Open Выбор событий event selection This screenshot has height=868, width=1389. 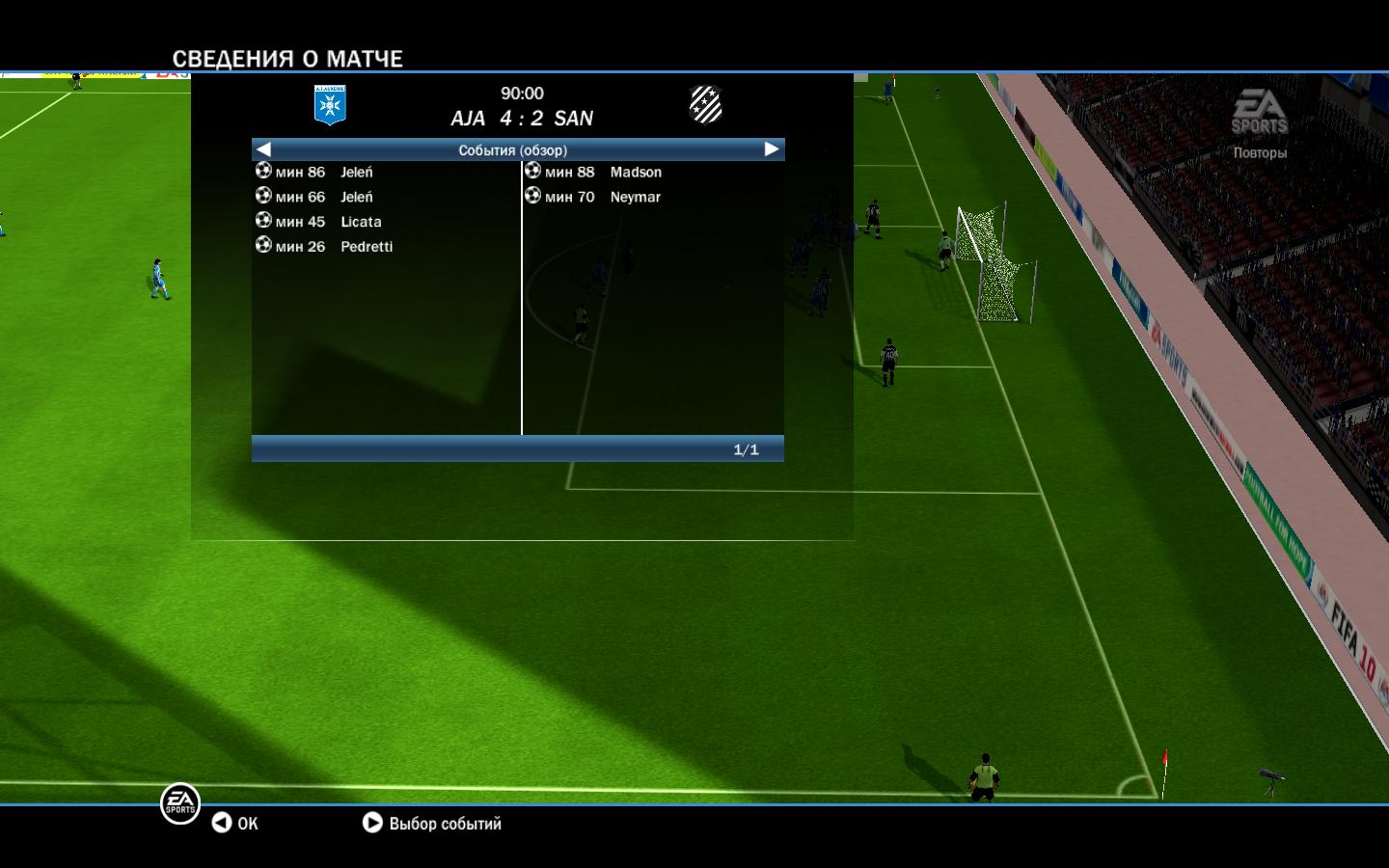(x=432, y=823)
